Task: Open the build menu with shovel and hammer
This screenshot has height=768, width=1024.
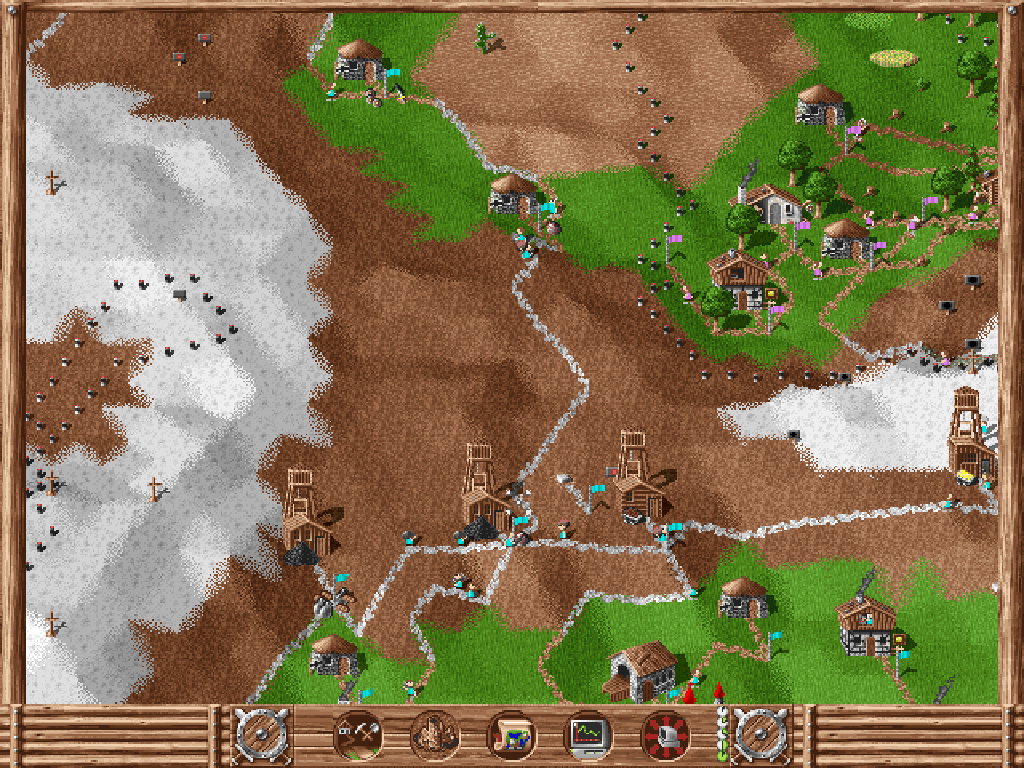Action: 357,737
